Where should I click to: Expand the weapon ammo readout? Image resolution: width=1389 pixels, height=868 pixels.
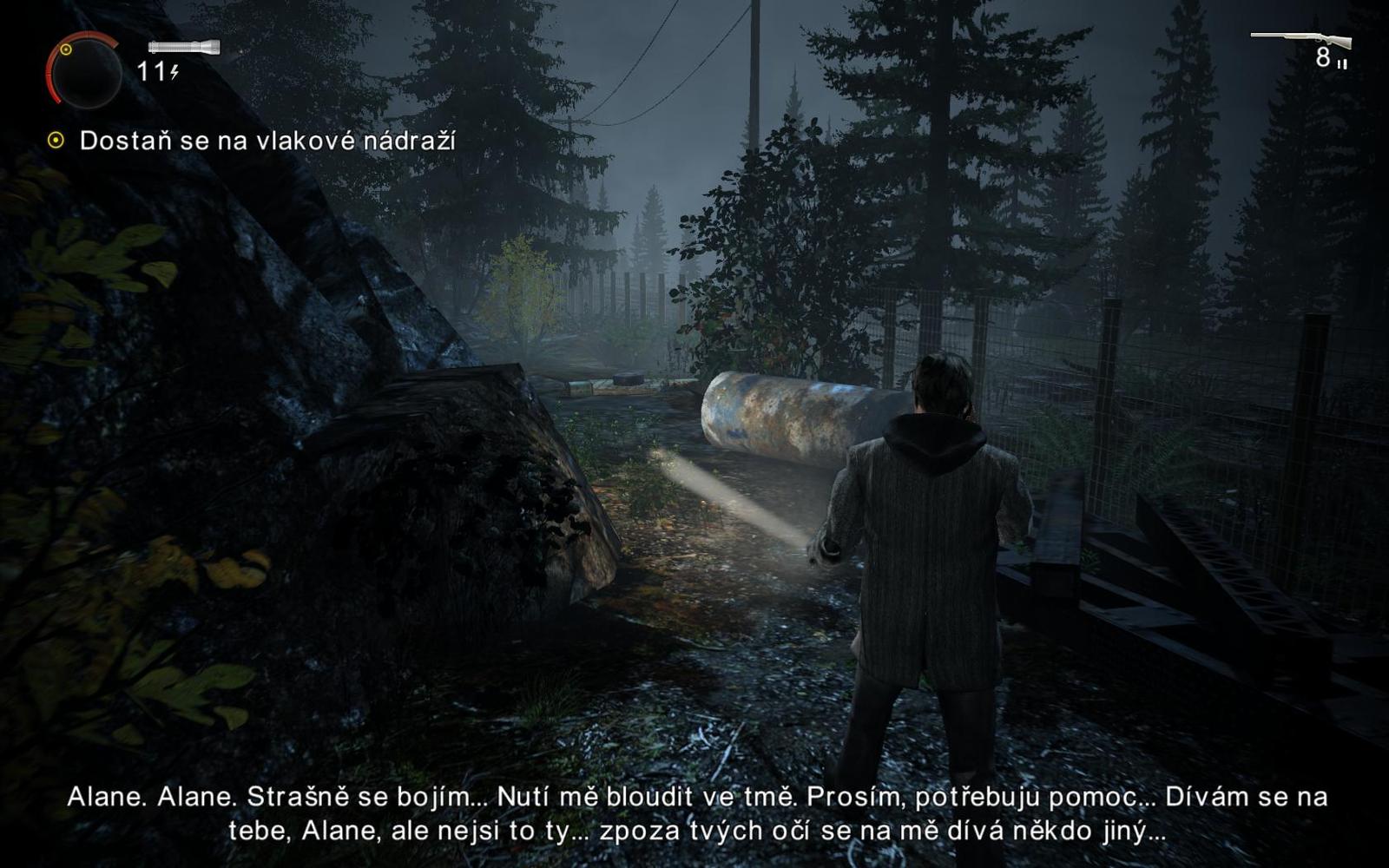pos(1321,59)
